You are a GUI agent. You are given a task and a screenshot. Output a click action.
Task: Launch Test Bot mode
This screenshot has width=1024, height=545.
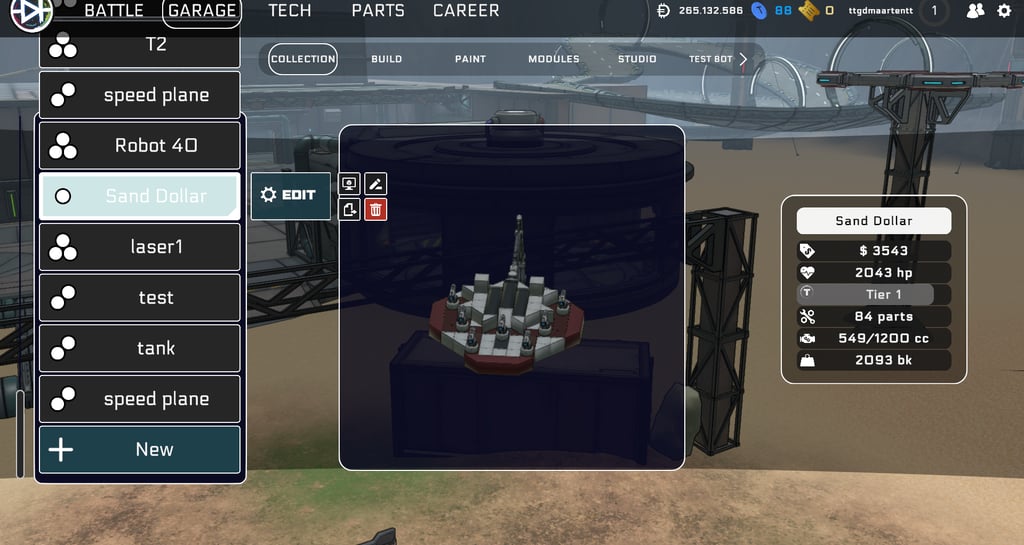pos(711,59)
